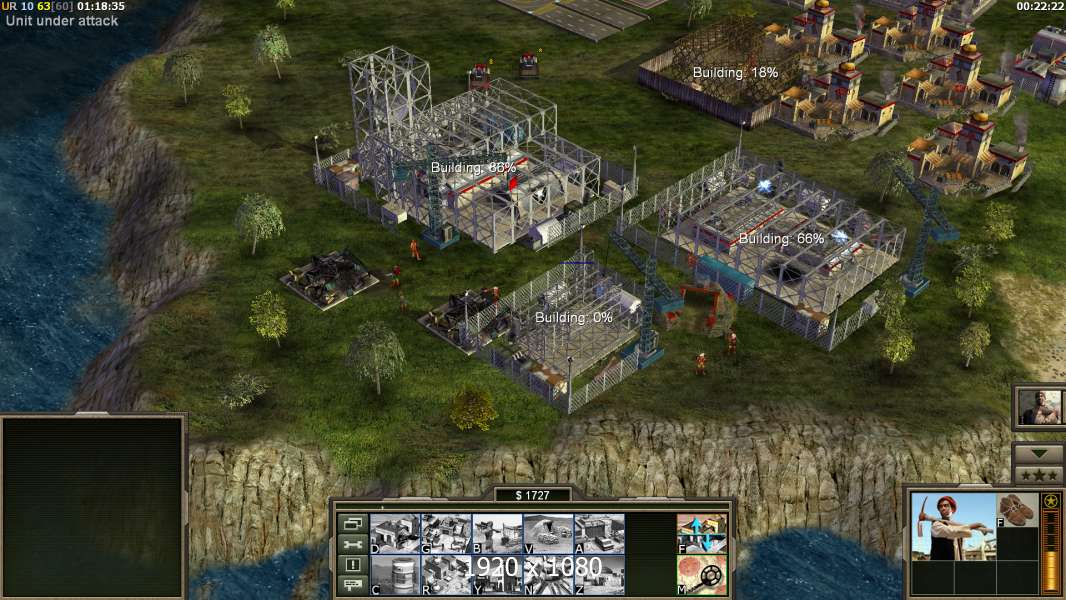Activate the magnifier scan command icon
This screenshot has height=600, width=1066.
point(702,574)
